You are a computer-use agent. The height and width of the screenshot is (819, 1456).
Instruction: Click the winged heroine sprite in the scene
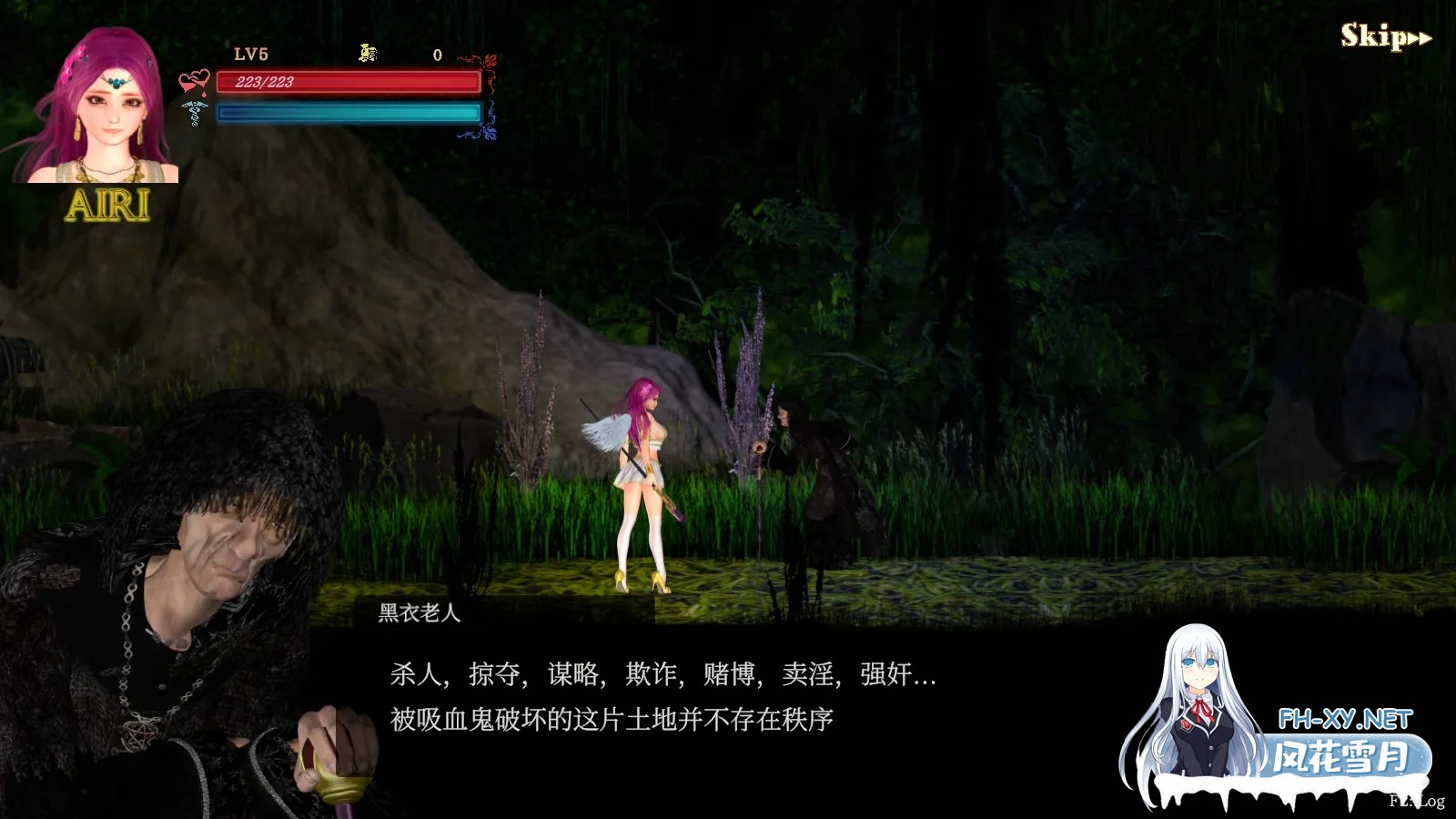pyautogui.click(x=646, y=482)
